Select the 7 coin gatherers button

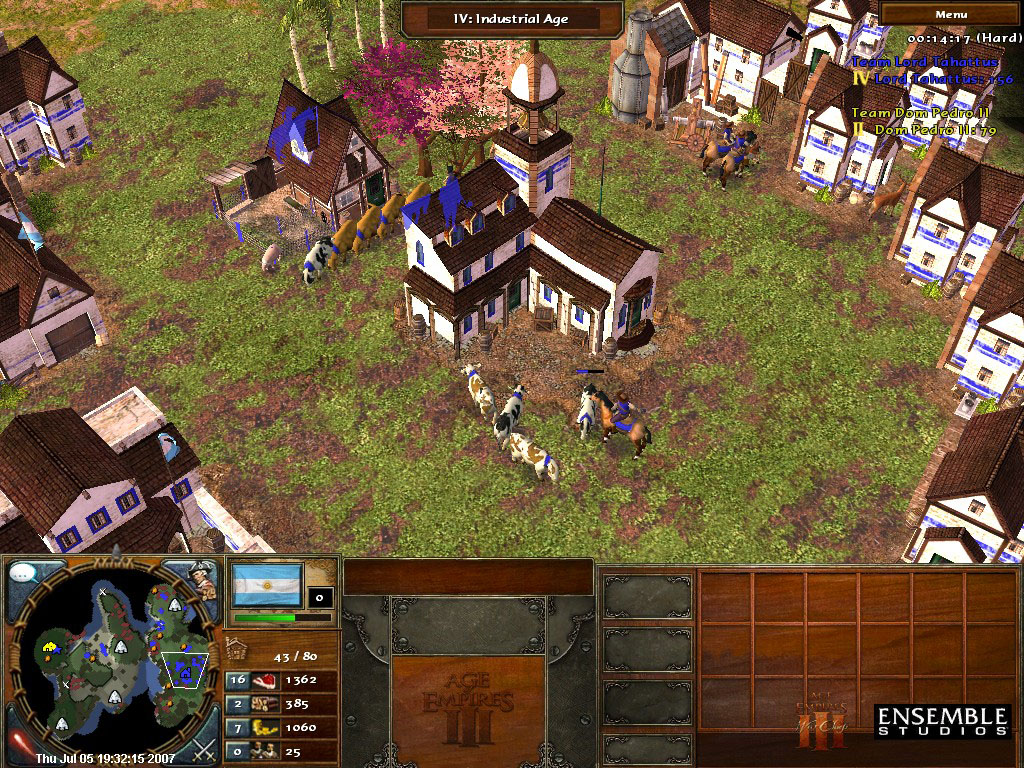238,727
